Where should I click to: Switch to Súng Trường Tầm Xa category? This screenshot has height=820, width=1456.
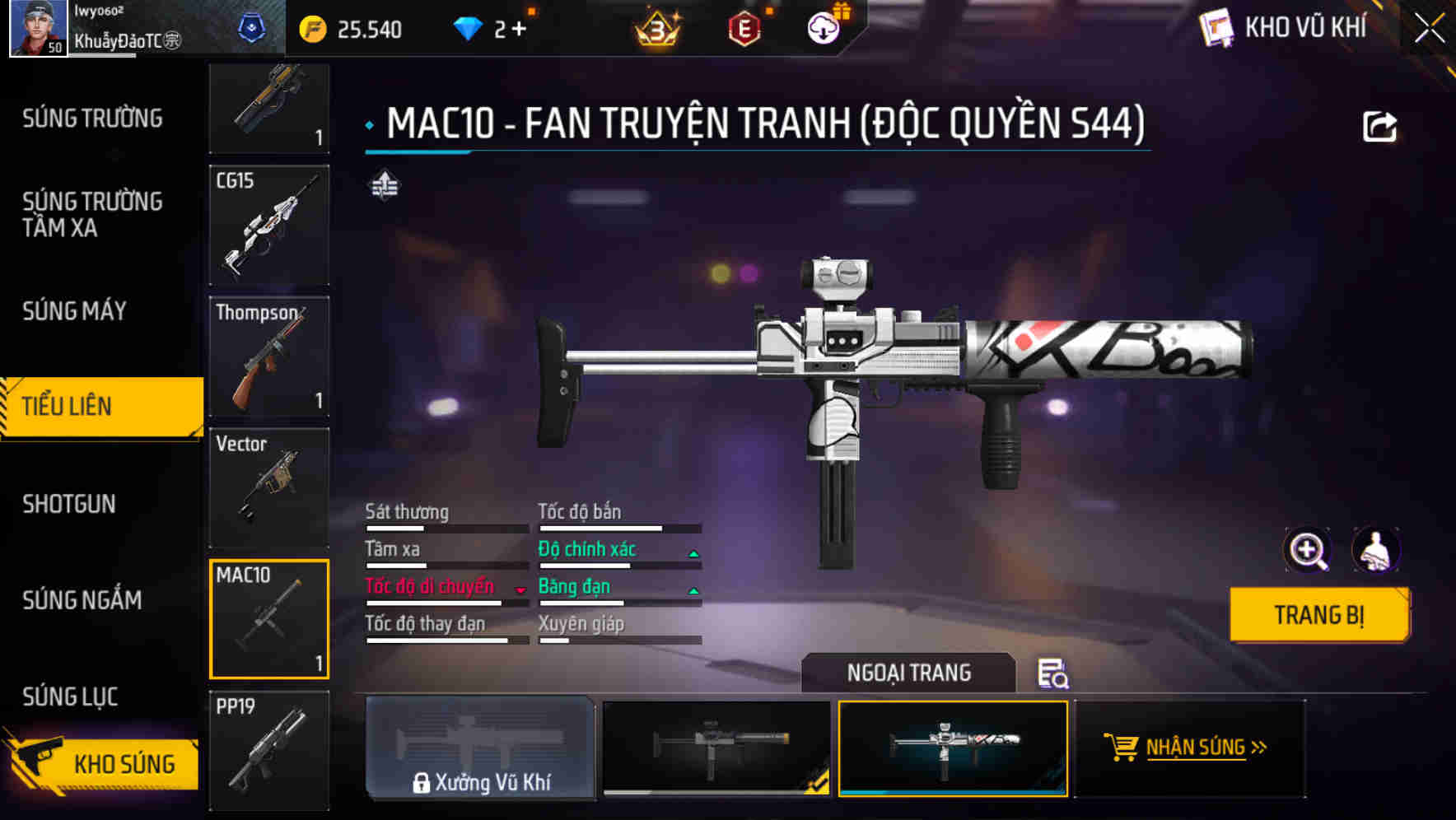(x=92, y=214)
